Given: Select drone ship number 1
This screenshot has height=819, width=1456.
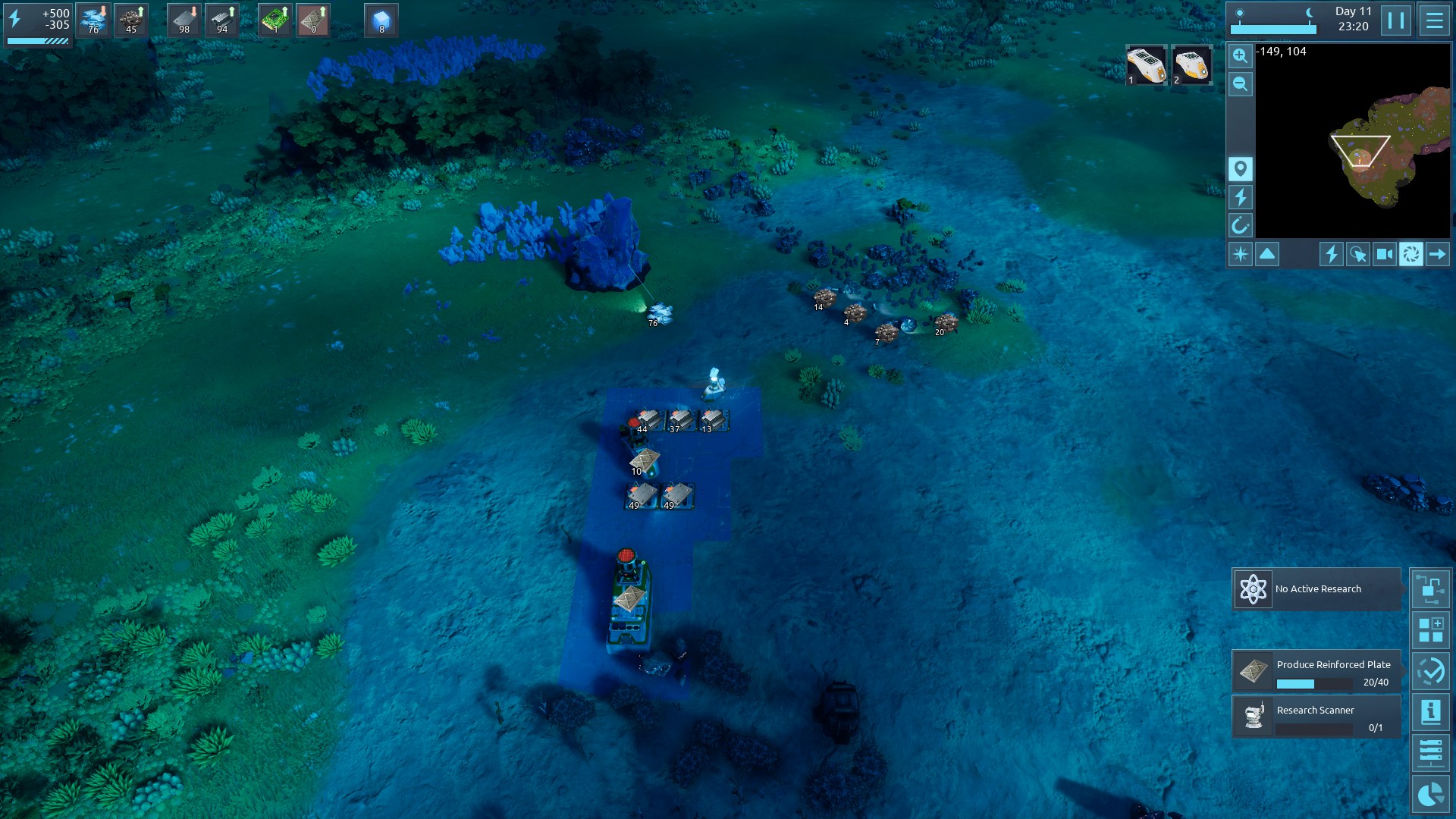Looking at the screenshot, I should (1145, 65).
